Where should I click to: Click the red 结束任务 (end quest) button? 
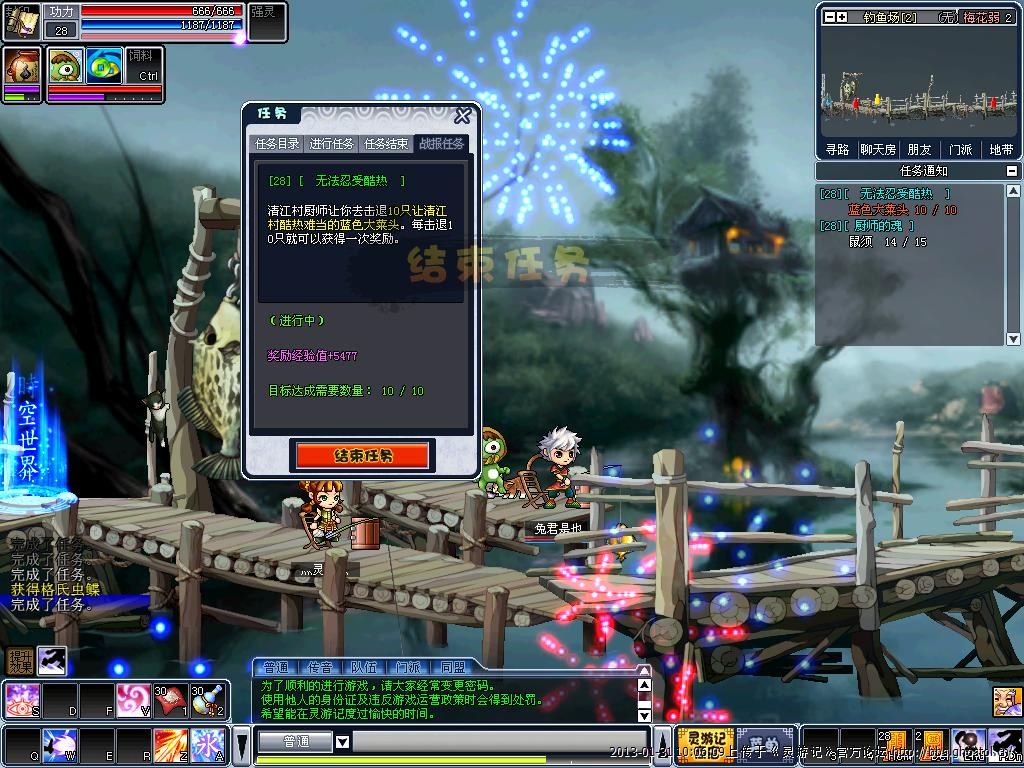pos(362,456)
